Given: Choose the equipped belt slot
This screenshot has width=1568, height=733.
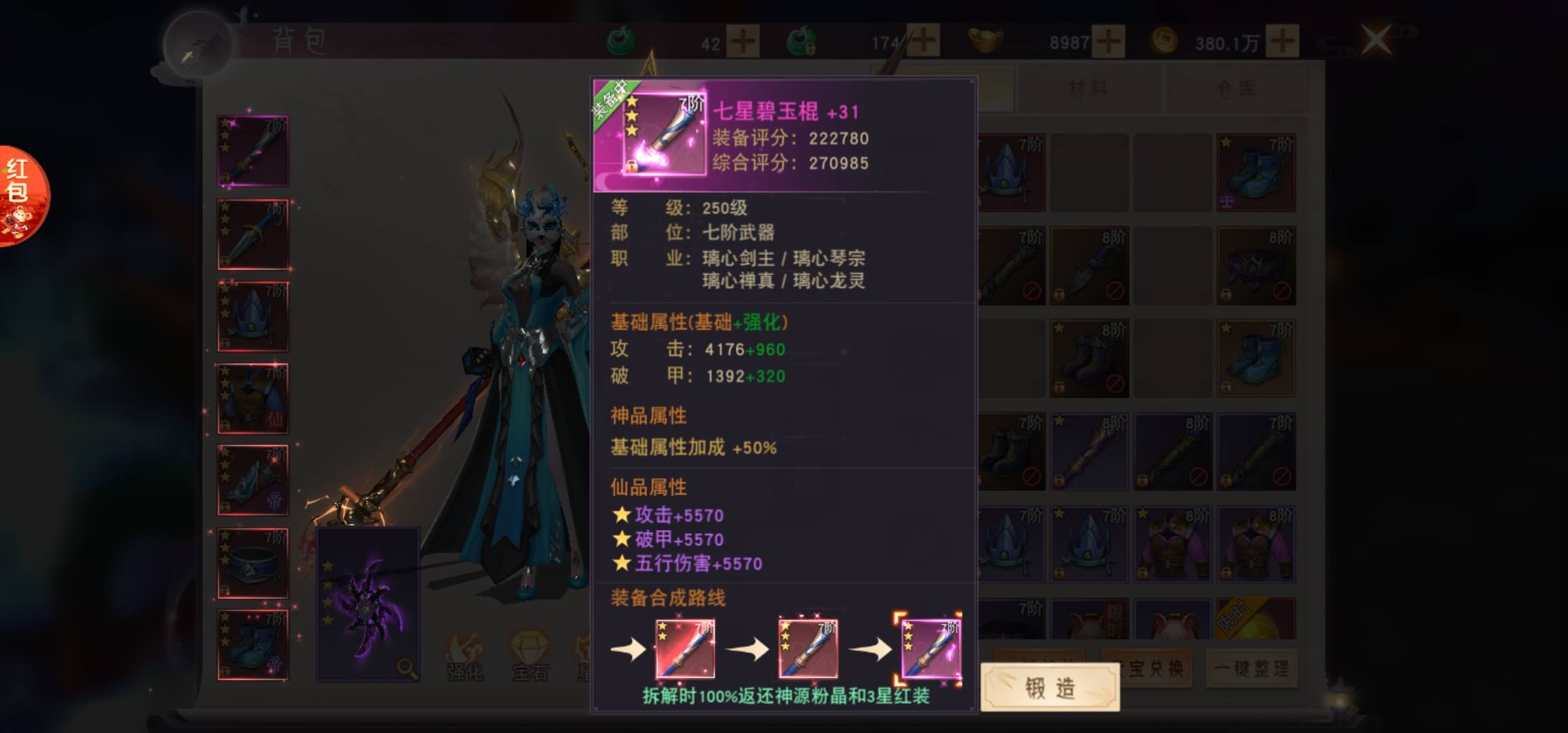Looking at the screenshot, I should pyautogui.click(x=253, y=563).
